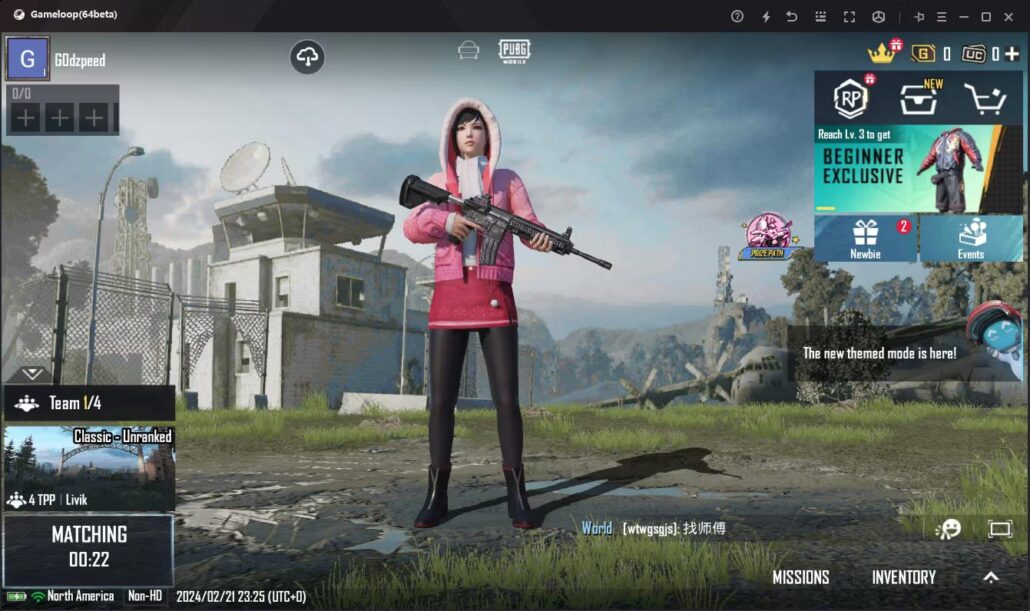The height and width of the screenshot is (611, 1030).
Task: Open the Events panel
Action: pyautogui.click(x=971, y=238)
